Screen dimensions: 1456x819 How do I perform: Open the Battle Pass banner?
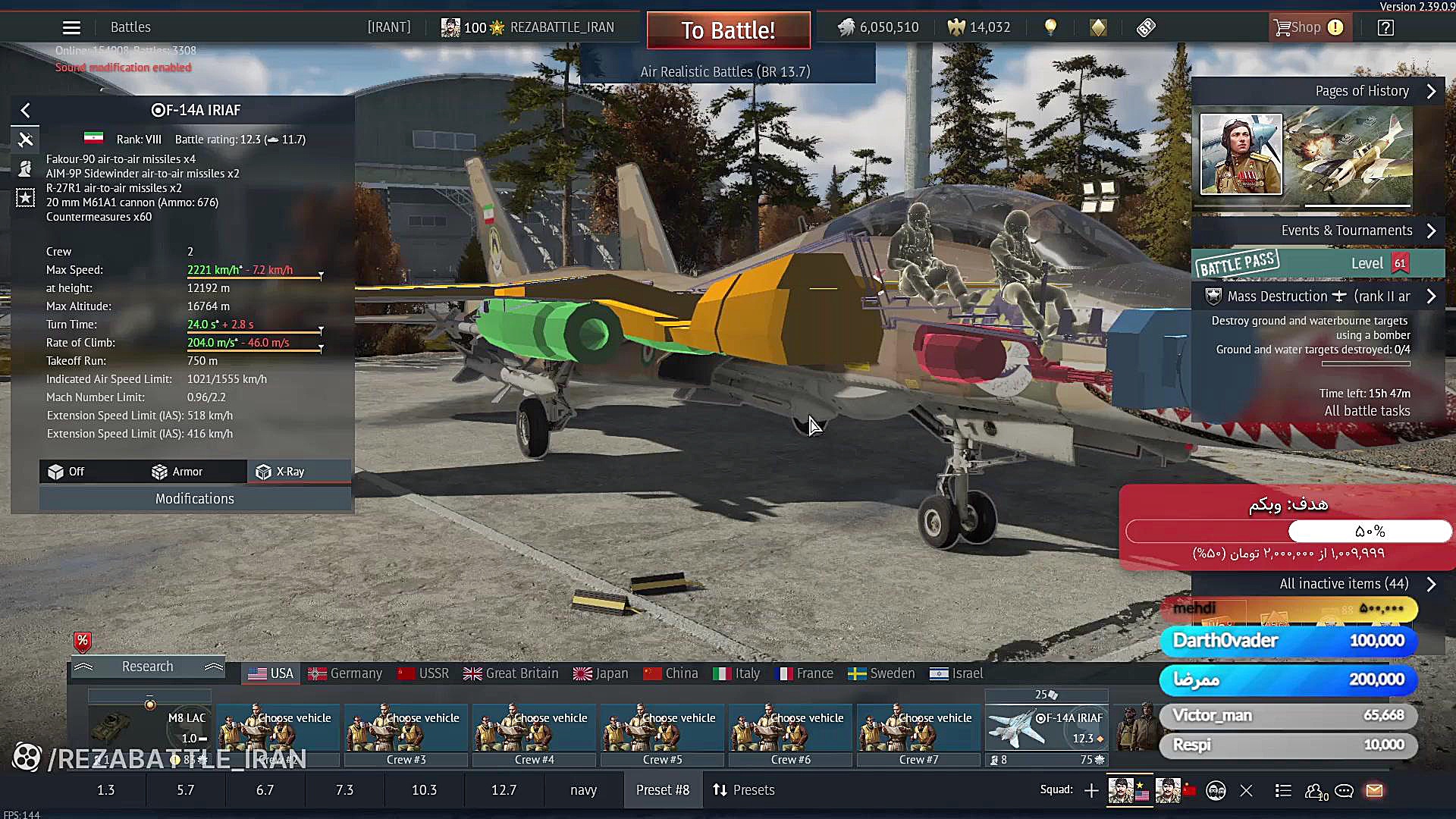coord(1318,263)
